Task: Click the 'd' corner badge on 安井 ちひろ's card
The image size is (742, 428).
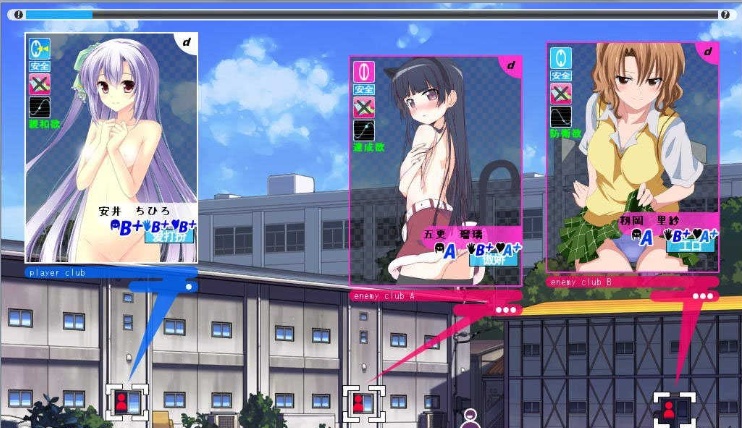Action: pos(187,42)
